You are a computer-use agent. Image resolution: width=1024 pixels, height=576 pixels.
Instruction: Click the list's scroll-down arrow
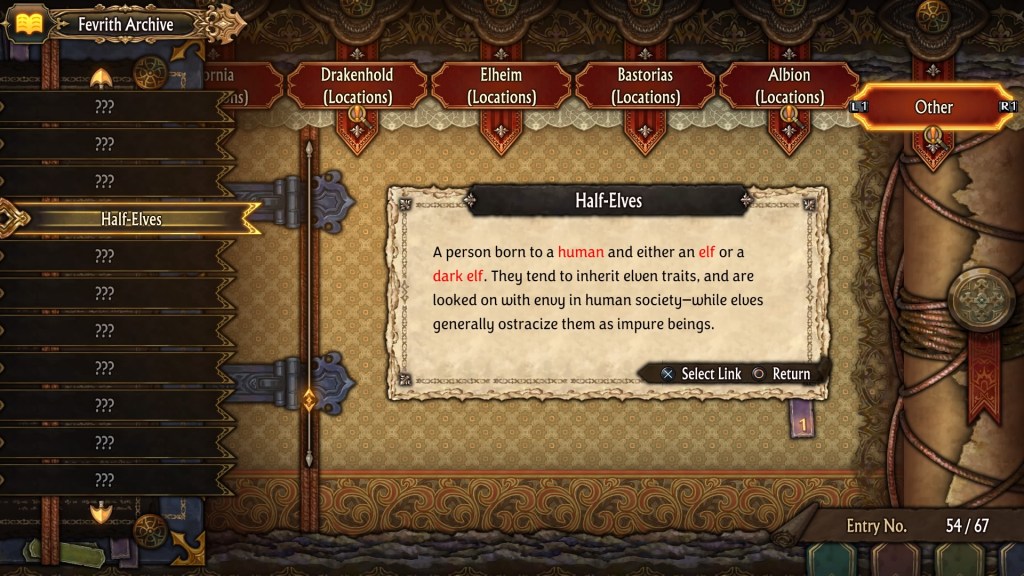101,512
